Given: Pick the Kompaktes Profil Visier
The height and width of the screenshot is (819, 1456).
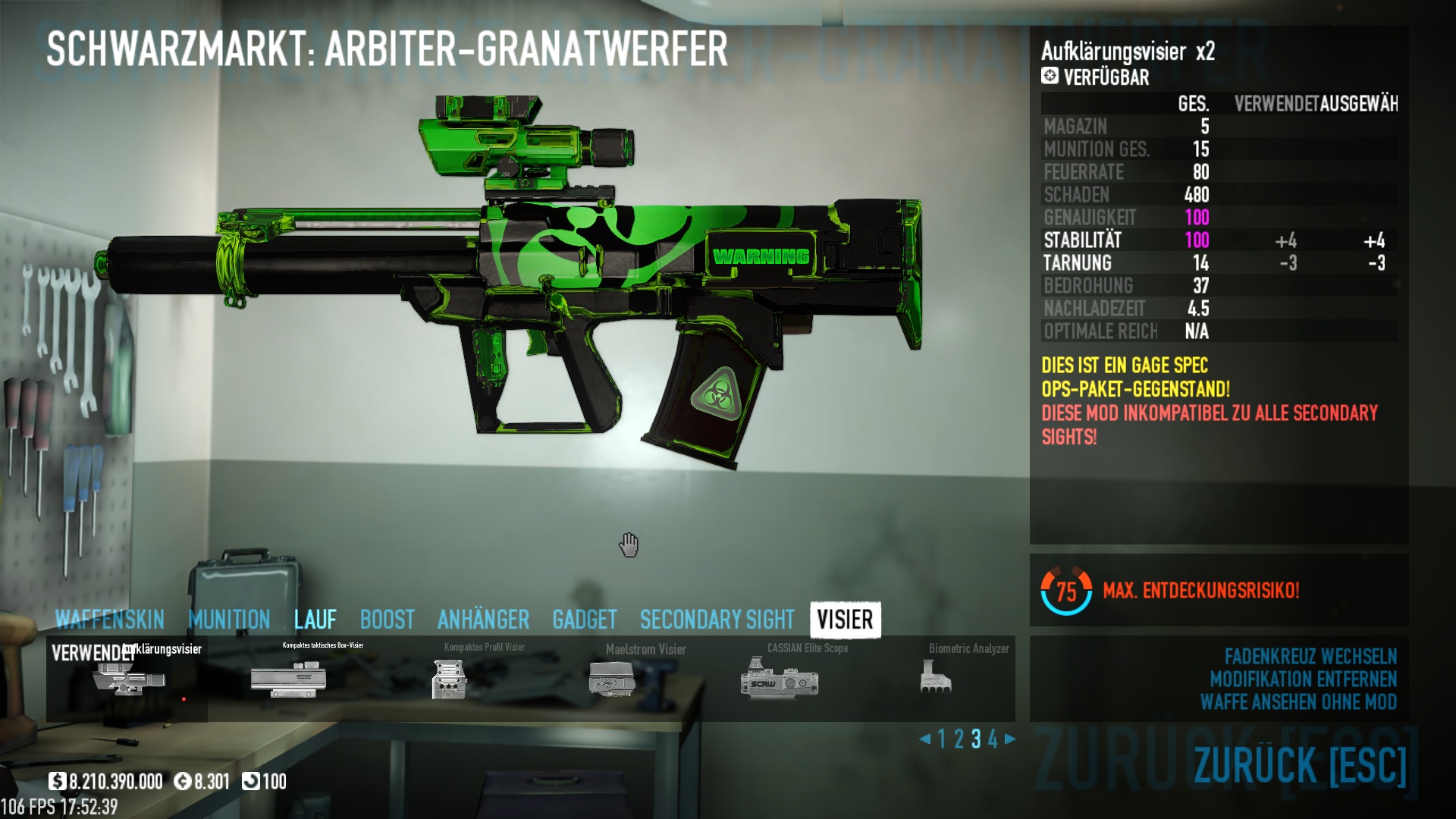Looking at the screenshot, I should 449,677.
